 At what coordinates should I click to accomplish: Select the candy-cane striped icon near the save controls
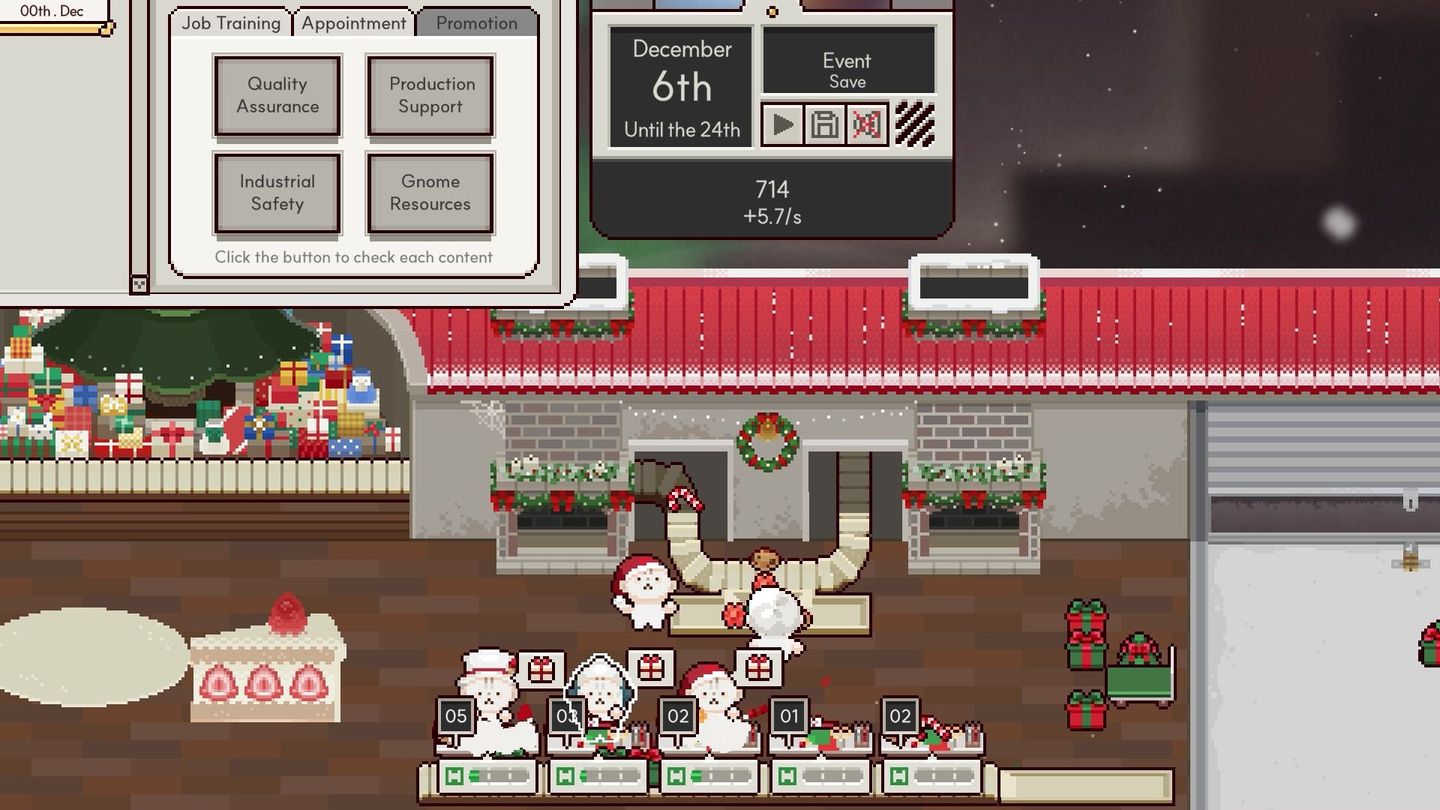click(x=913, y=122)
